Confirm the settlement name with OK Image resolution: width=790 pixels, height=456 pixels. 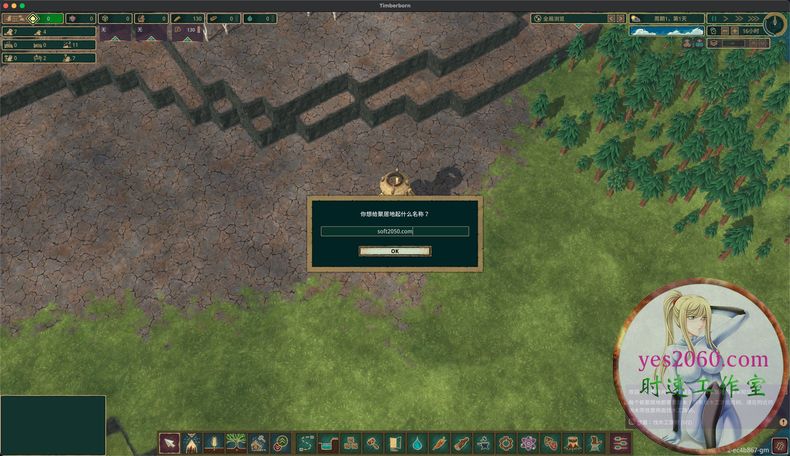[395, 251]
